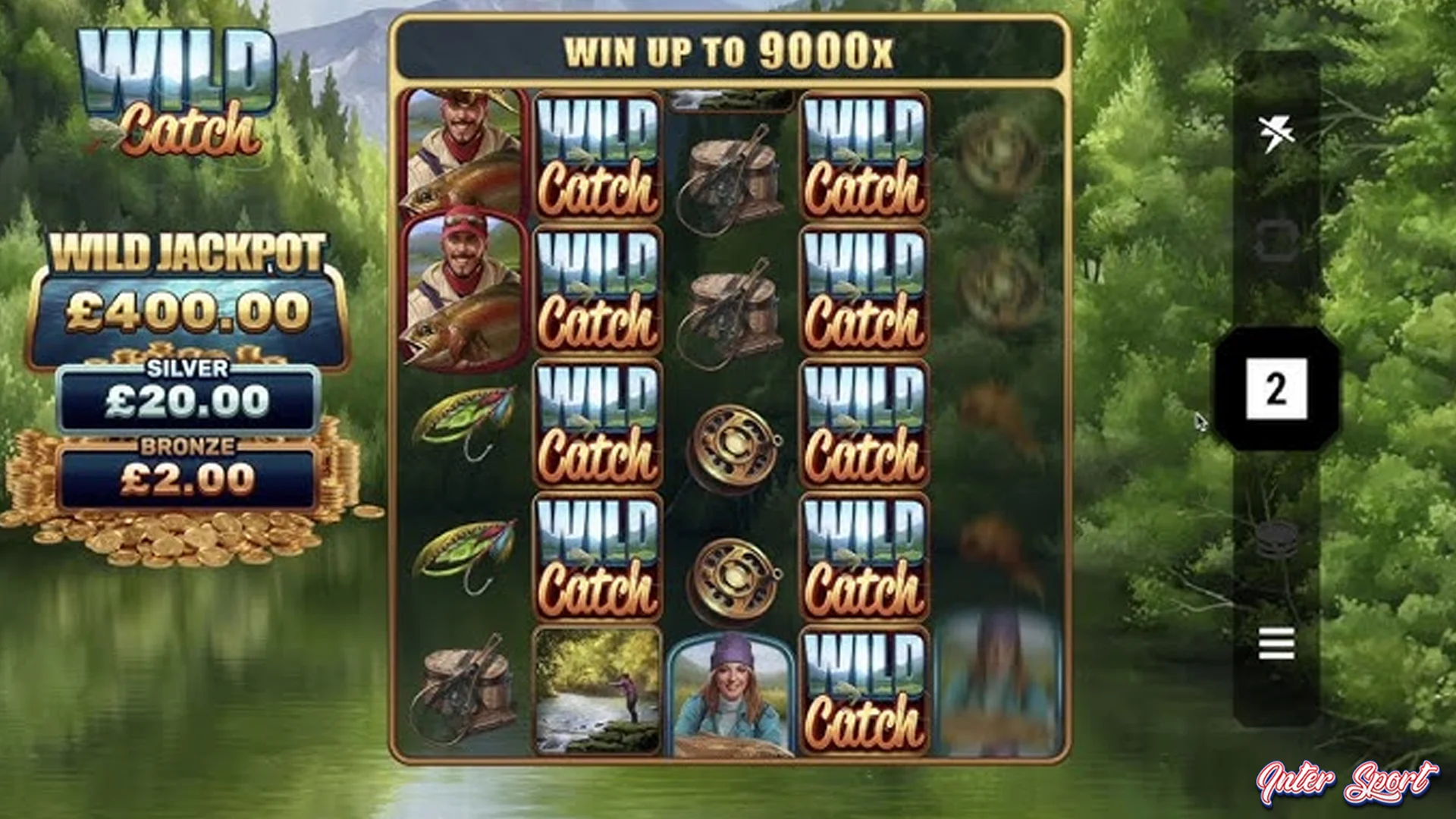Click the river fishing scene symbol

point(598,690)
